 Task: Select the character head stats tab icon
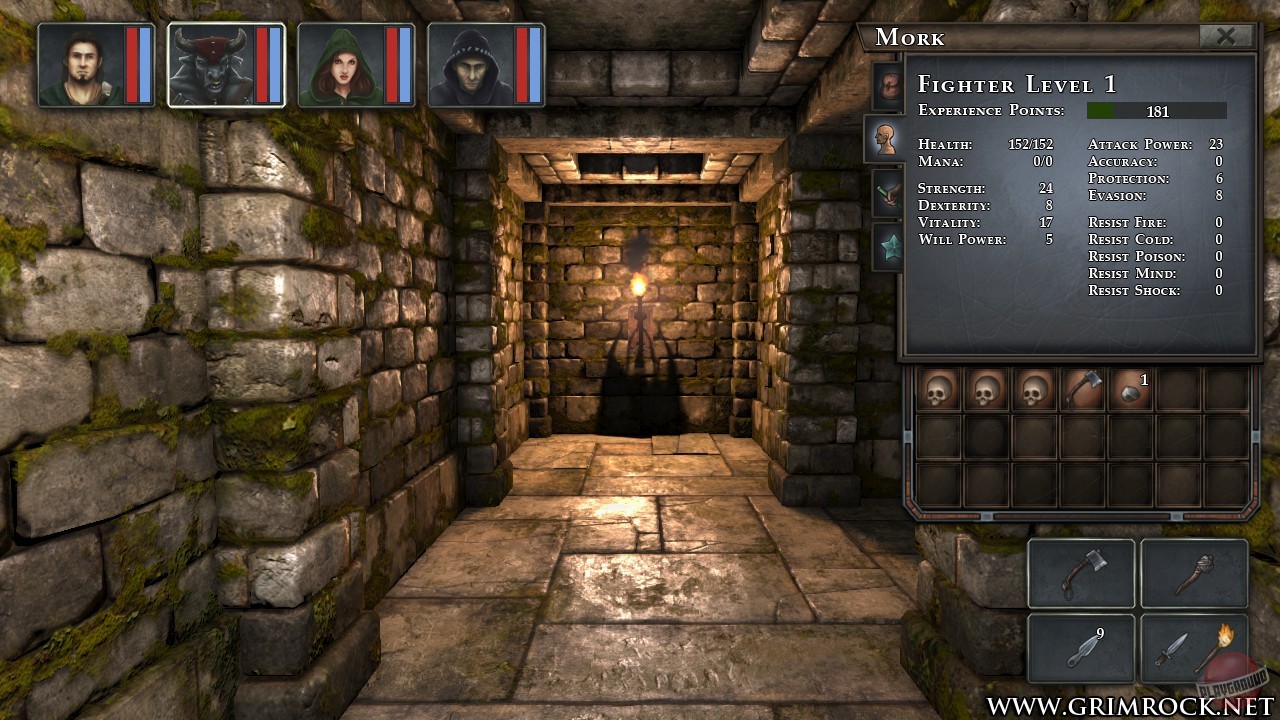(887, 138)
